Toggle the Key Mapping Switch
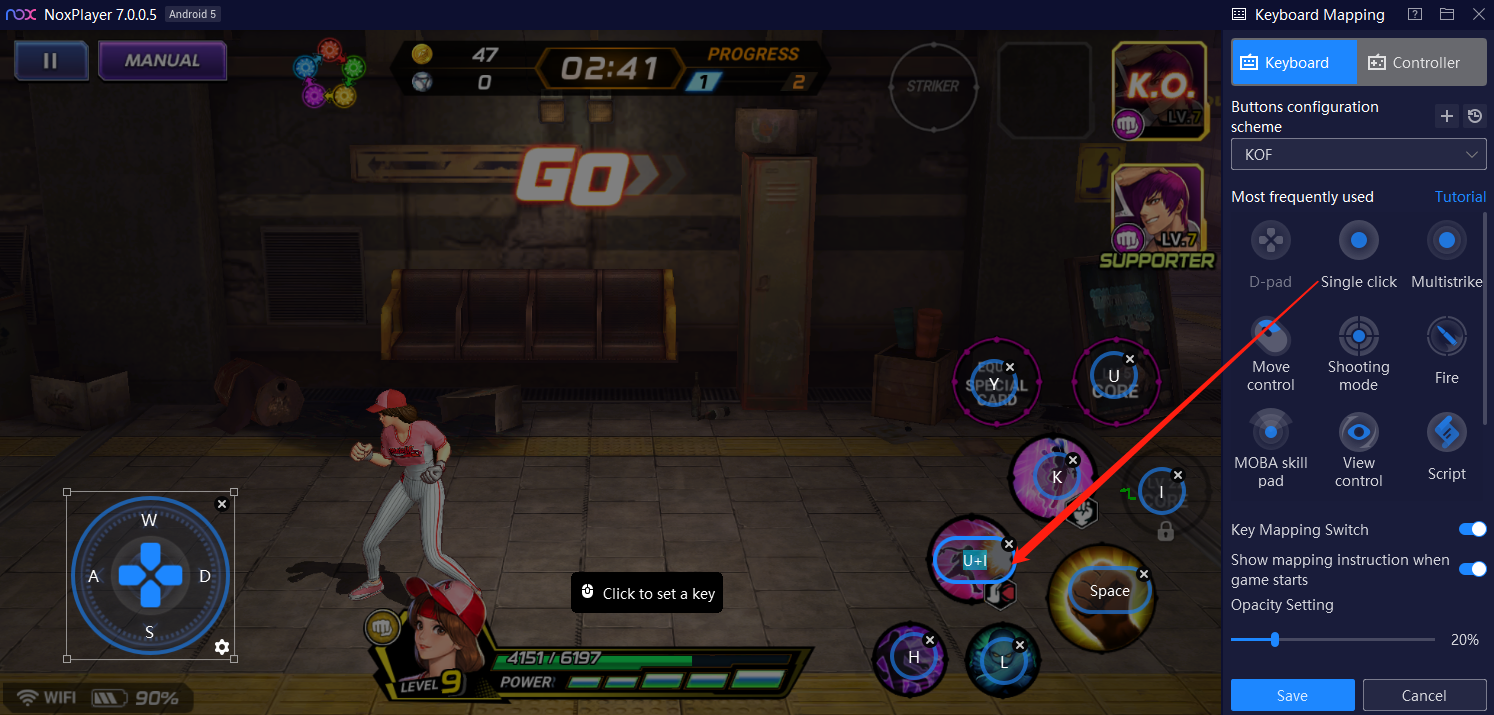This screenshot has height=715, width=1494. point(1472,529)
